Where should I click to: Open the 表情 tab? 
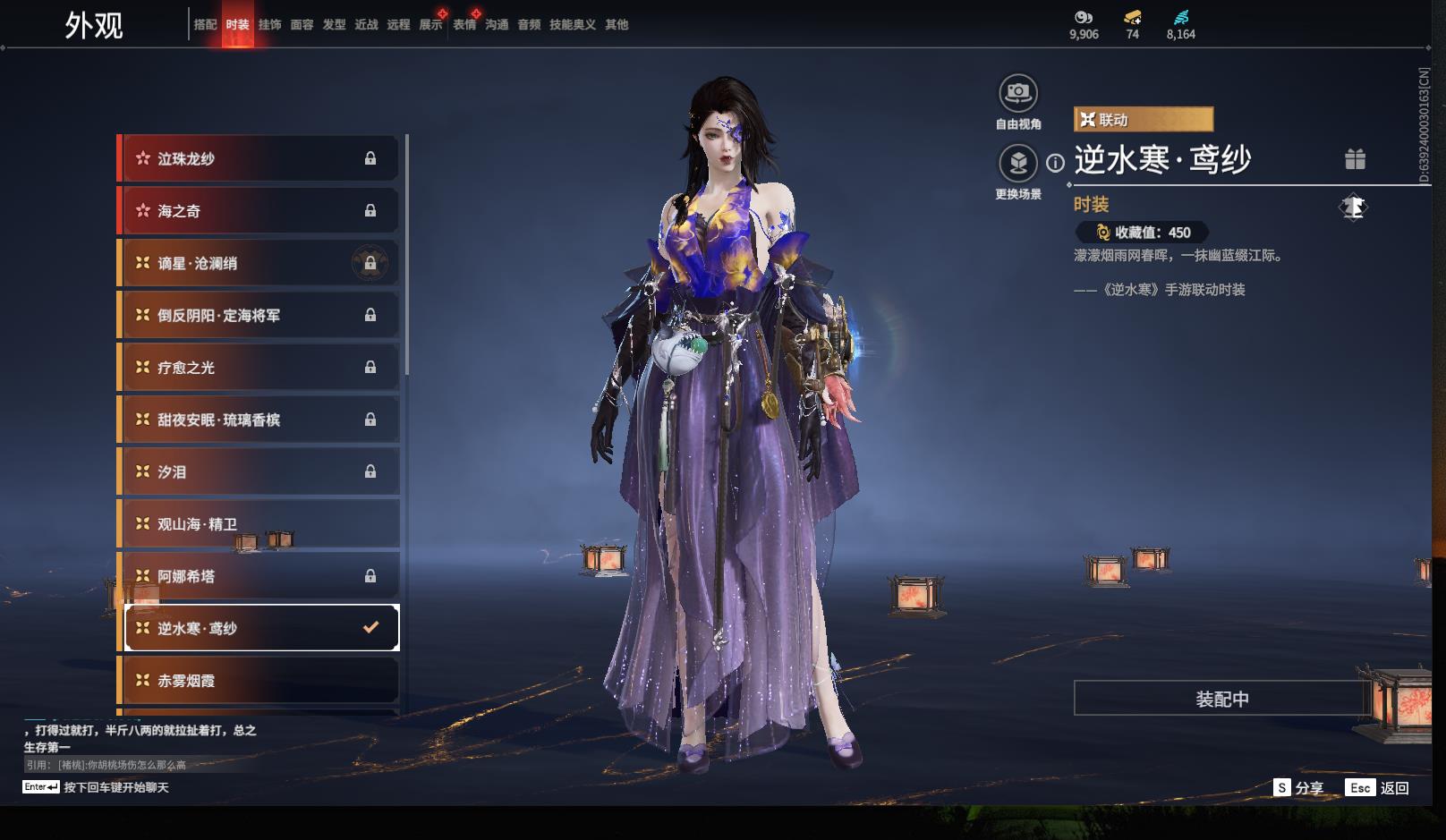pyautogui.click(x=464, y=25)
